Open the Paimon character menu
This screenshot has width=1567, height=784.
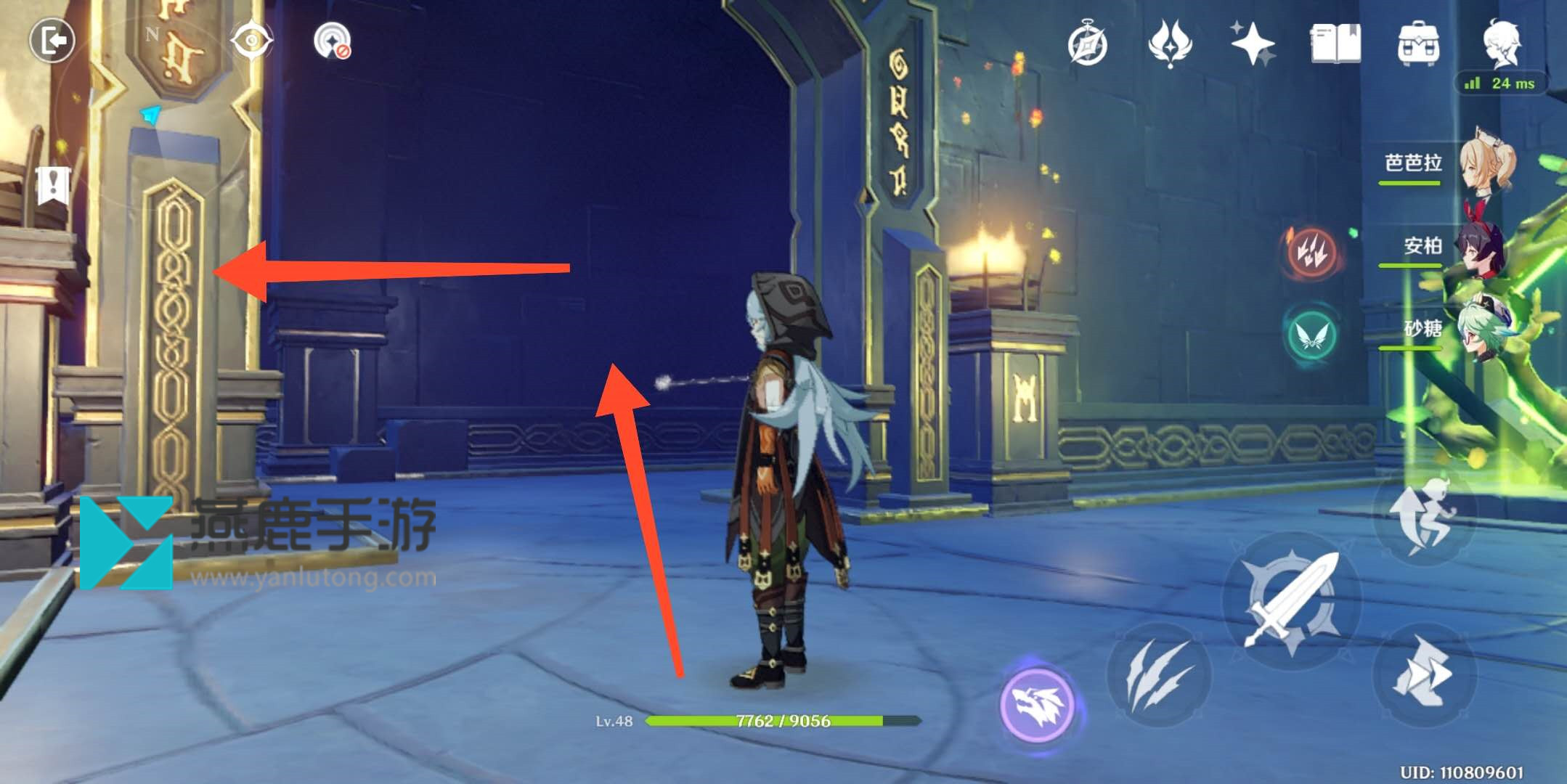[1501, 42]
